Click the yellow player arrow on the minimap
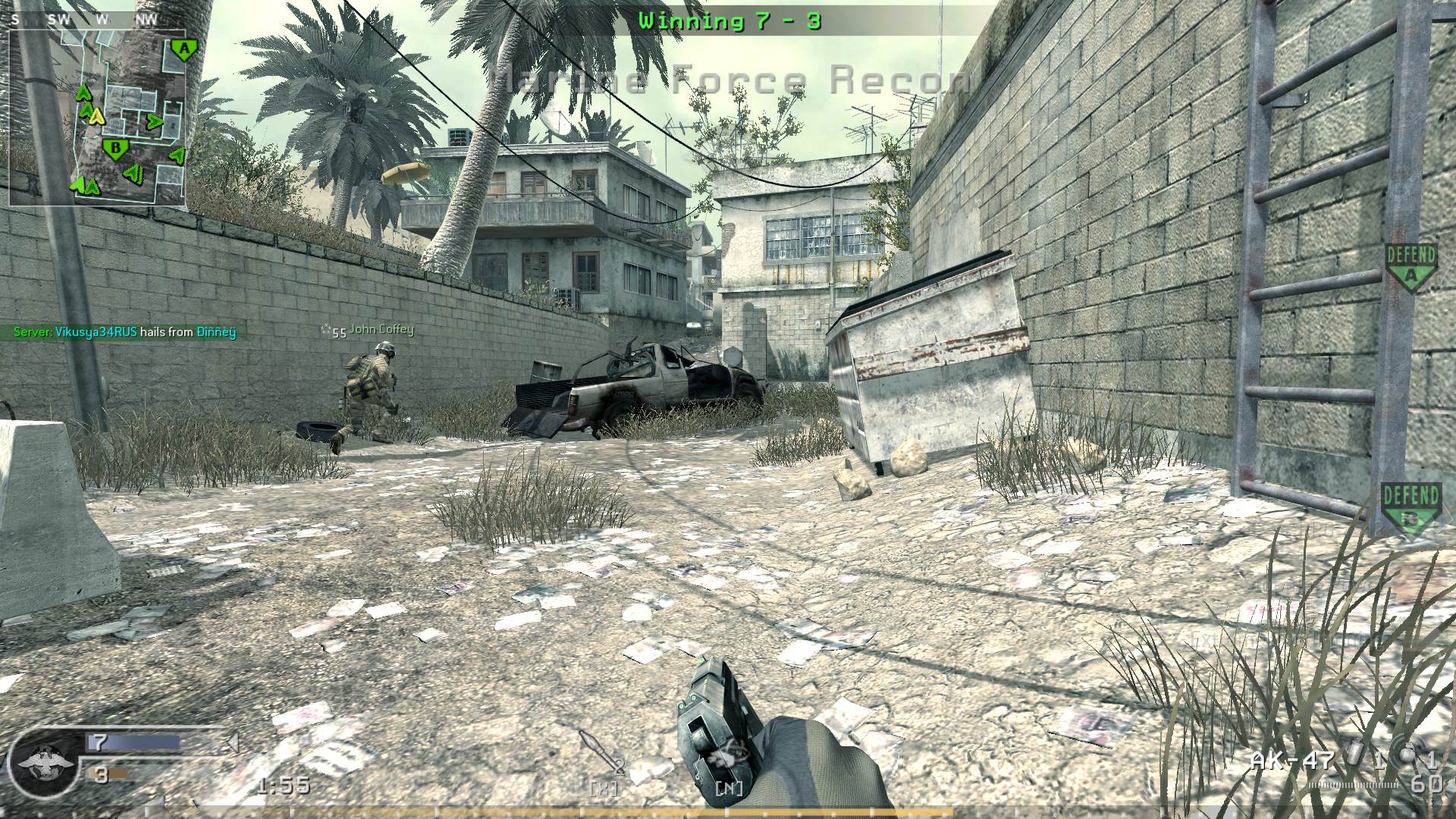This screenshot has height=819, width=1456. point(96,116)
